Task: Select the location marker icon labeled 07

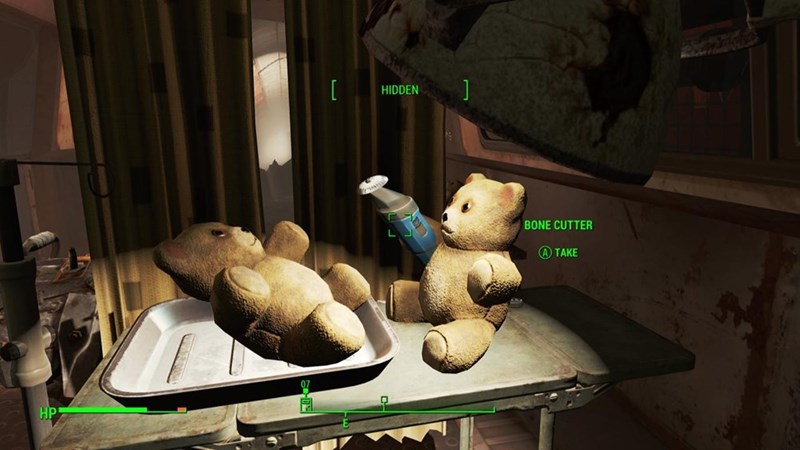Action: pos(307,402)
